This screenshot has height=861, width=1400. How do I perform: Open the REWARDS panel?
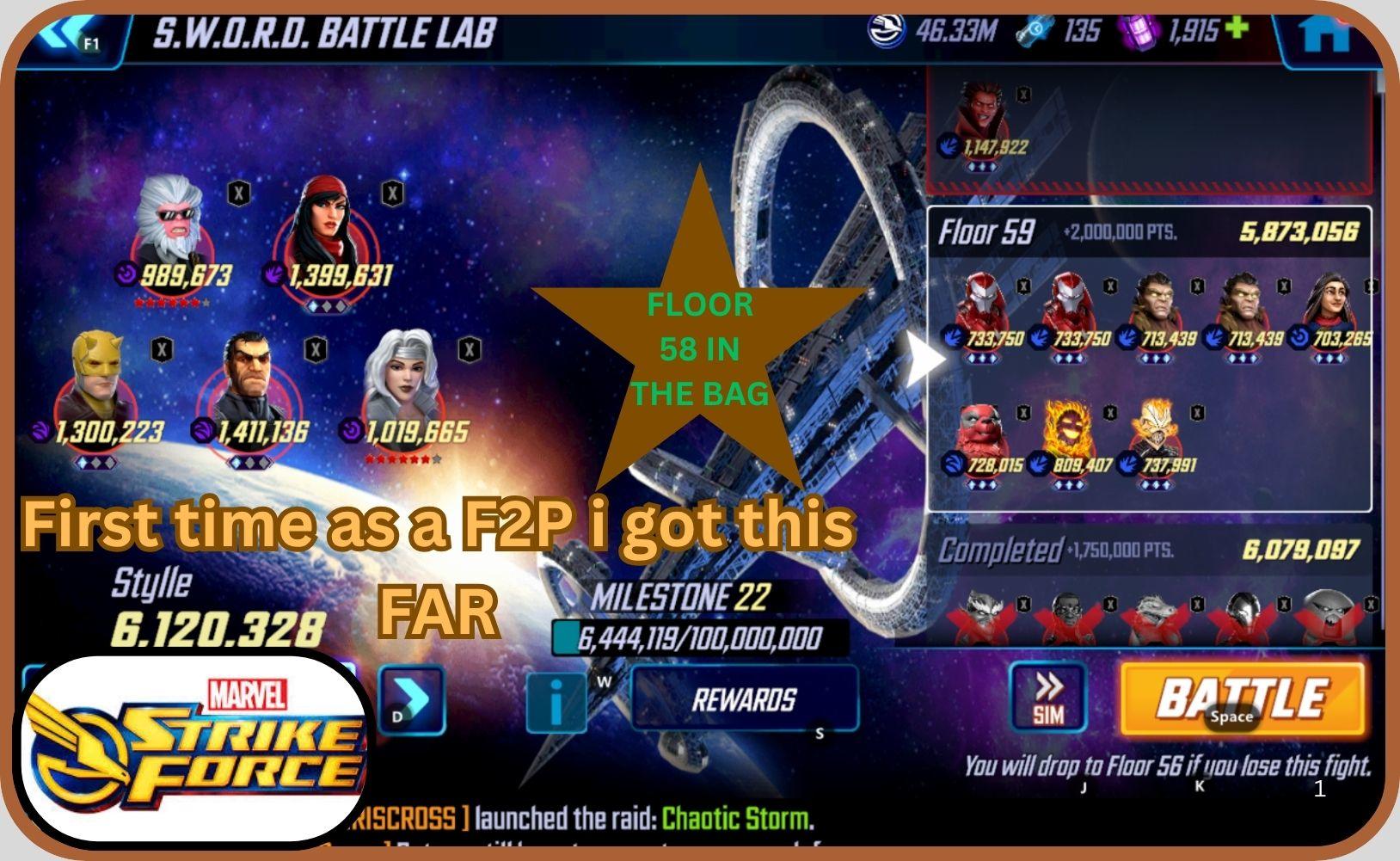[x=746, y=699]
